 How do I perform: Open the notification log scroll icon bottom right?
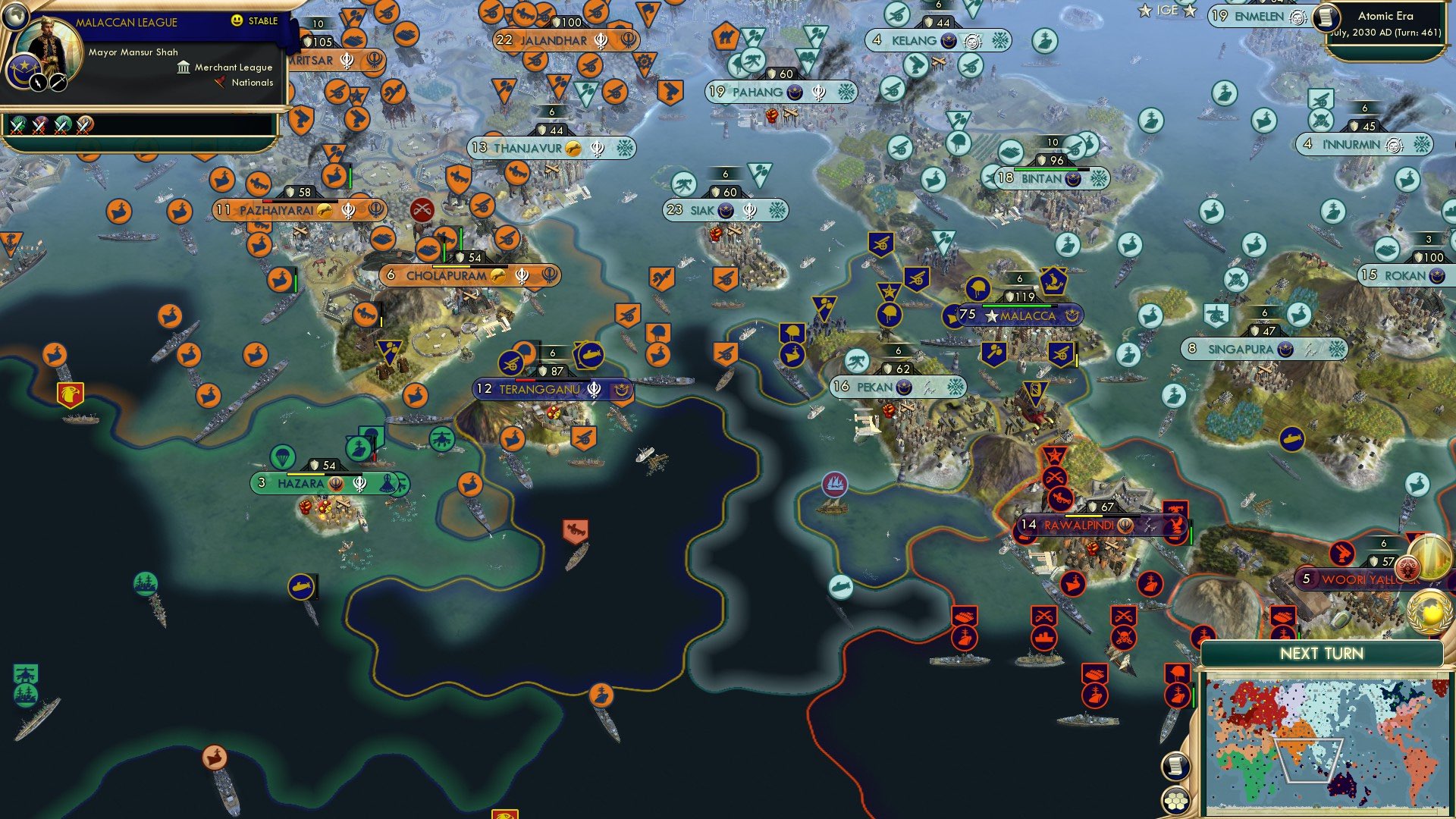(x=1175, y=767)
